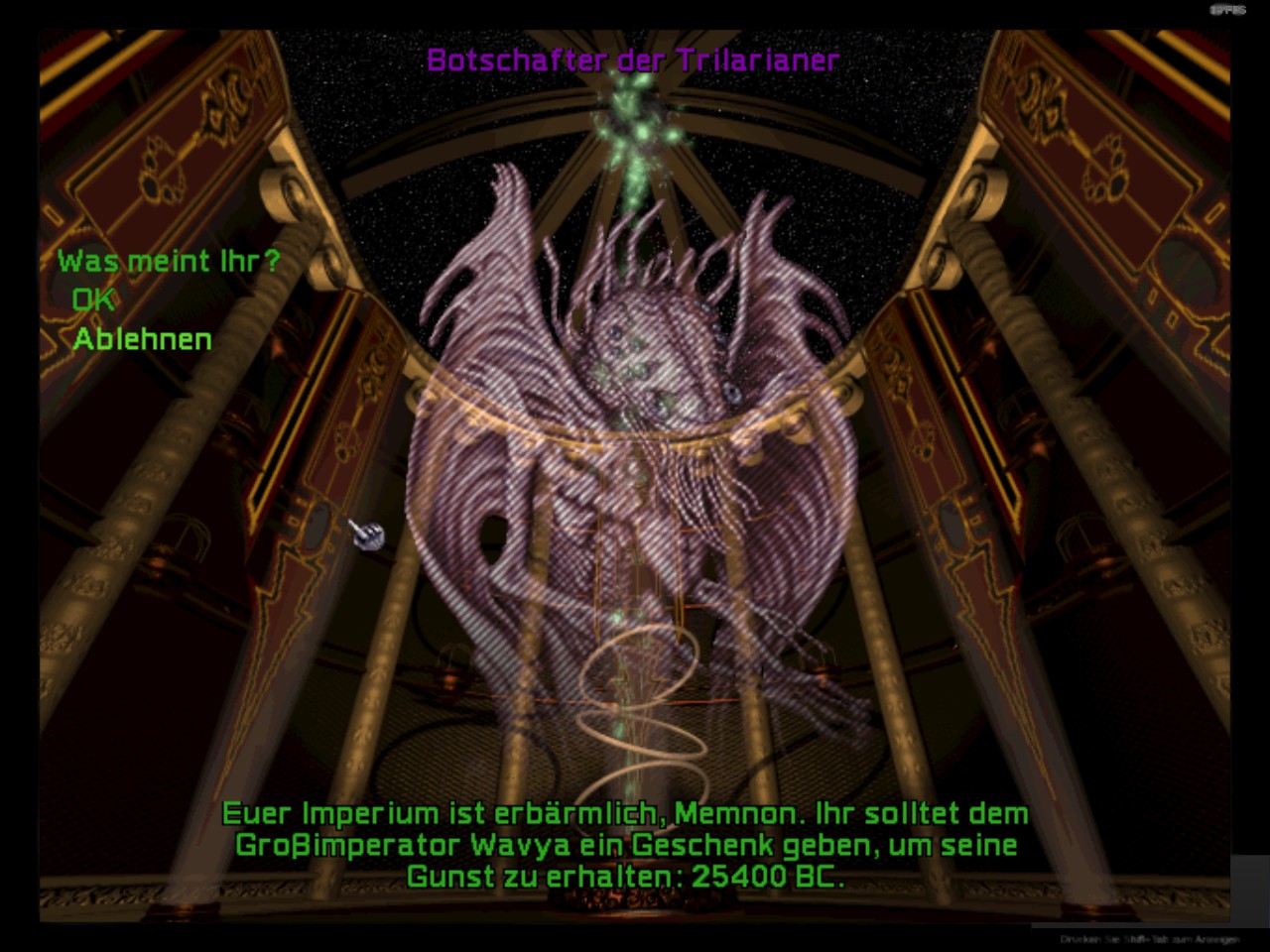Click the prompt 'Was meint Ihr?'
This screenshot has width=1270, height=952.
(169, 260)
